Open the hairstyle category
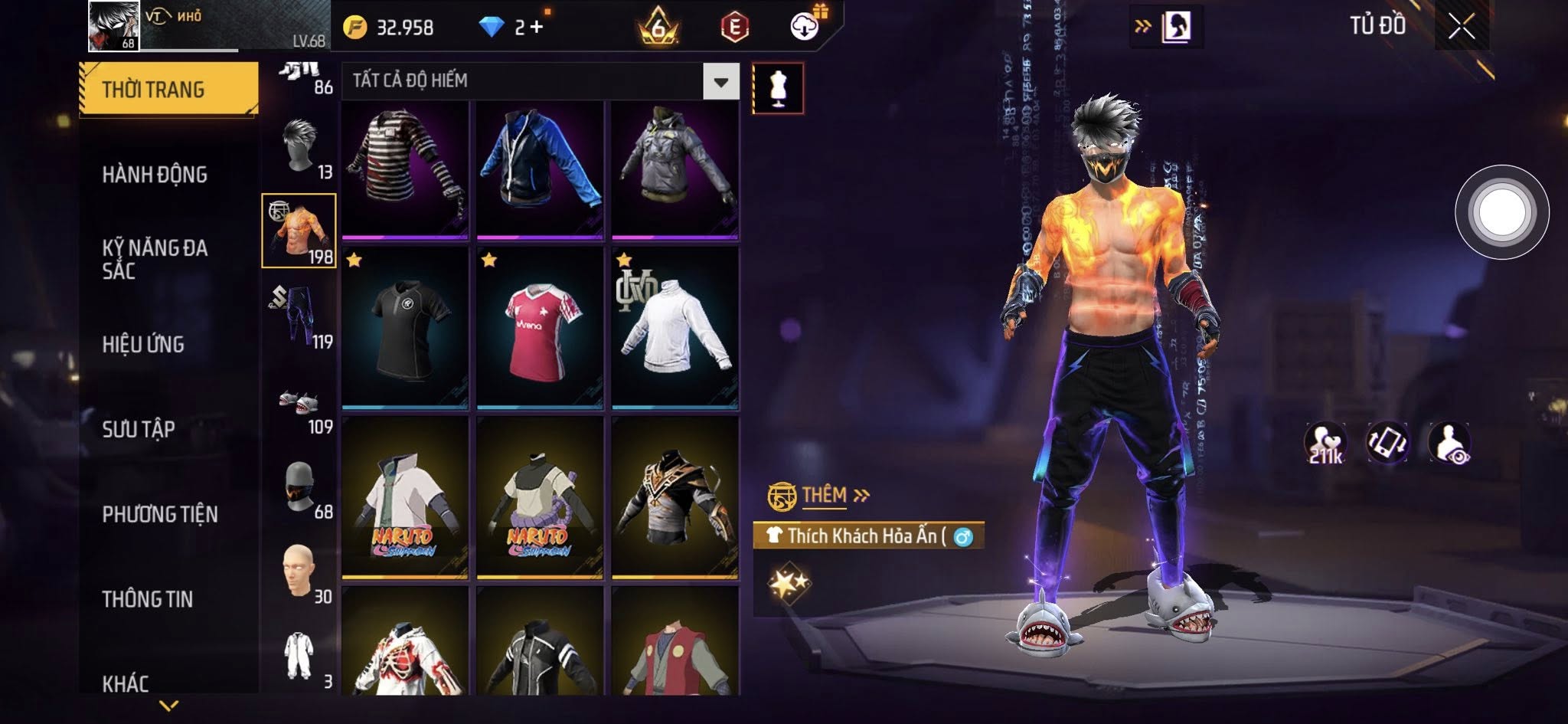This screenshot has width=1568, height=724. pos(299,146)
